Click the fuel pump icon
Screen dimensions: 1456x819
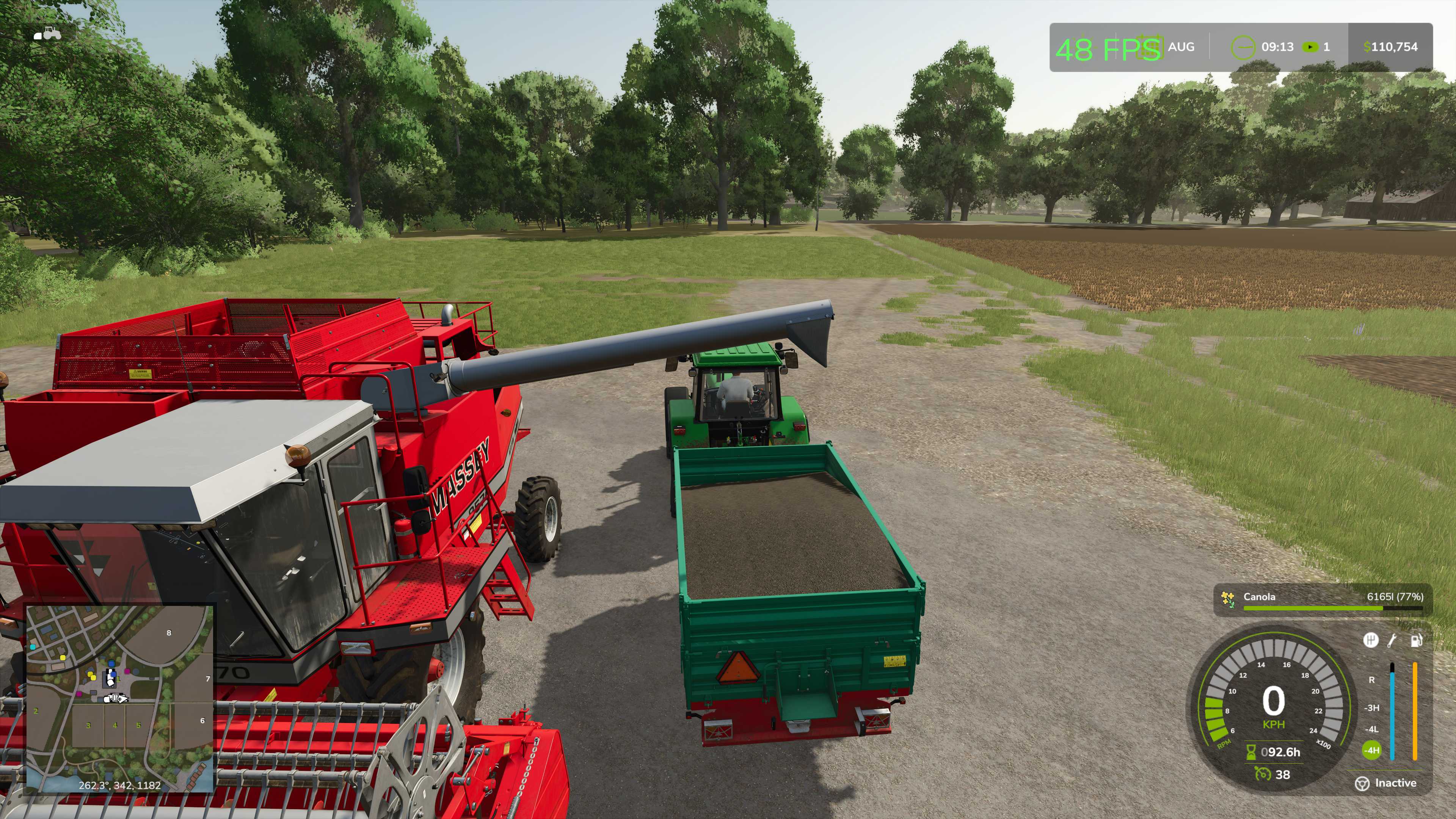(x=1417, y=640)
